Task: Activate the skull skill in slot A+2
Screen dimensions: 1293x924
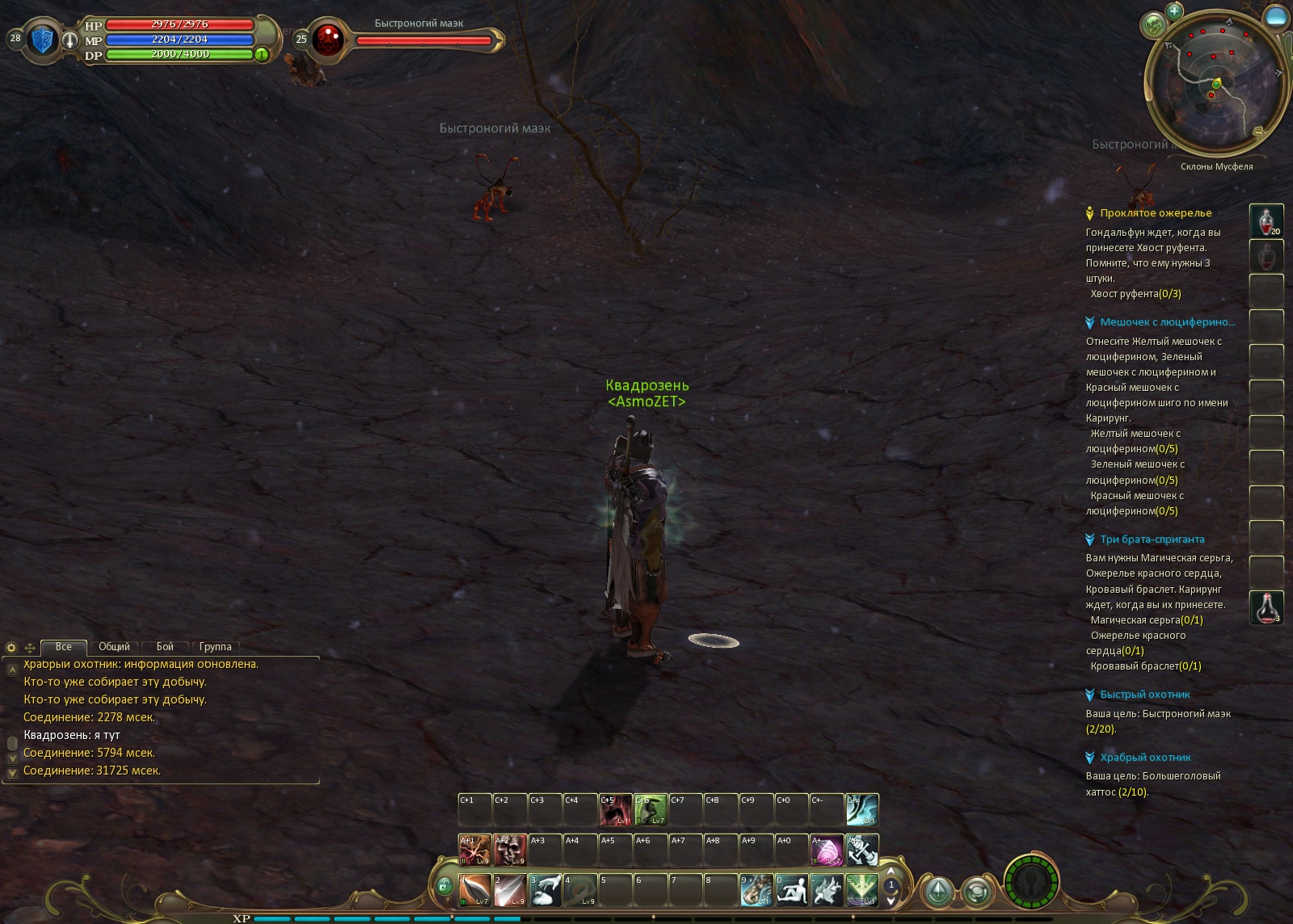Action: tap(510, 850)
